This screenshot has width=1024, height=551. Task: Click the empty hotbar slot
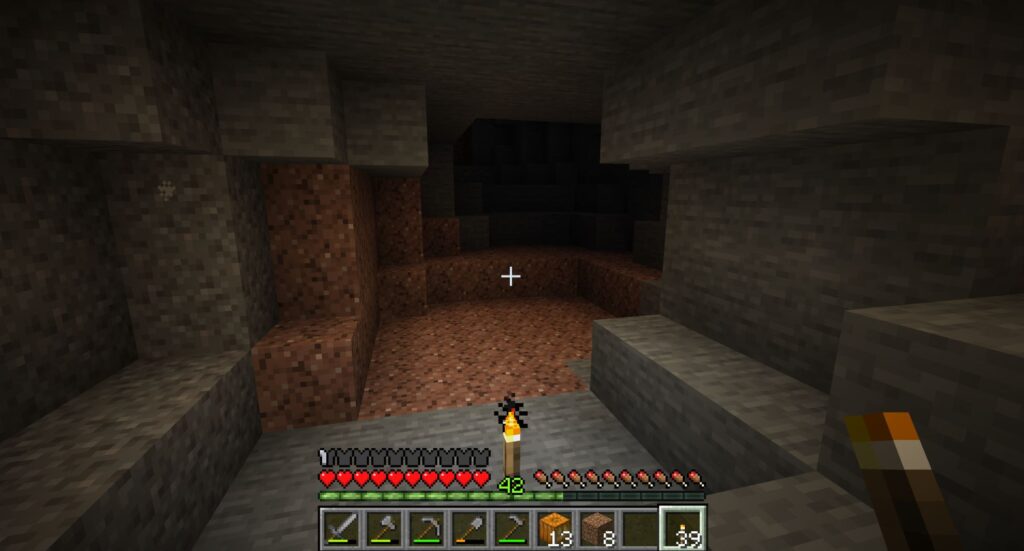[x=641, y=527]
